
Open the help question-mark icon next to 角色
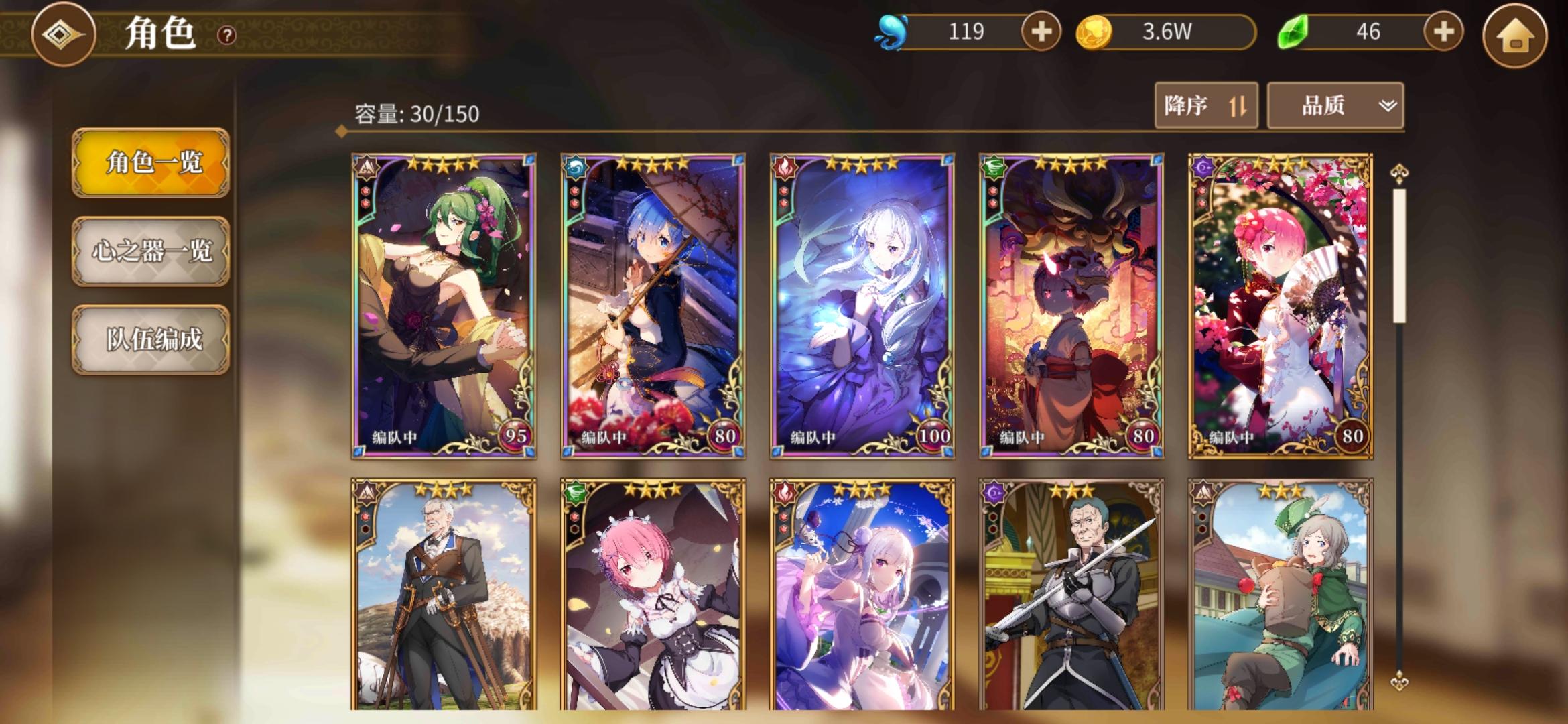[226, 35]
